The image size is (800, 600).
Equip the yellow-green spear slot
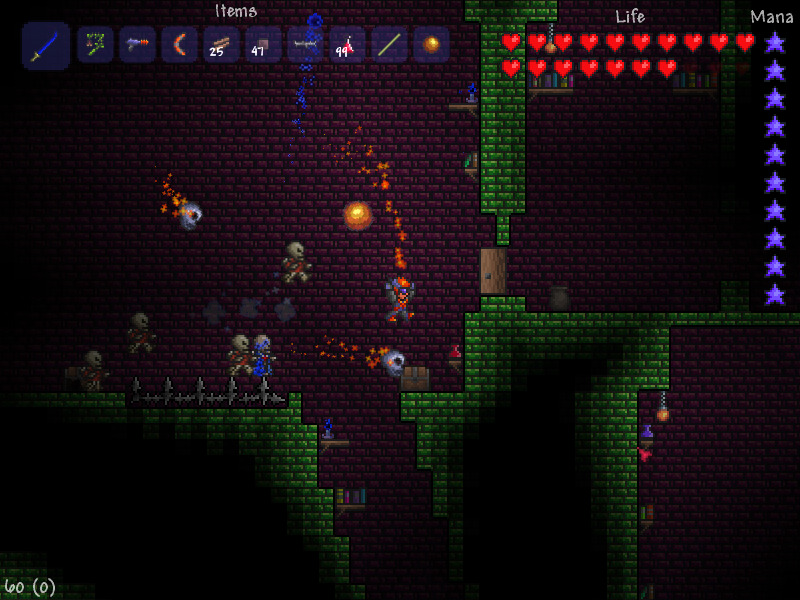(x=390, y=45)
